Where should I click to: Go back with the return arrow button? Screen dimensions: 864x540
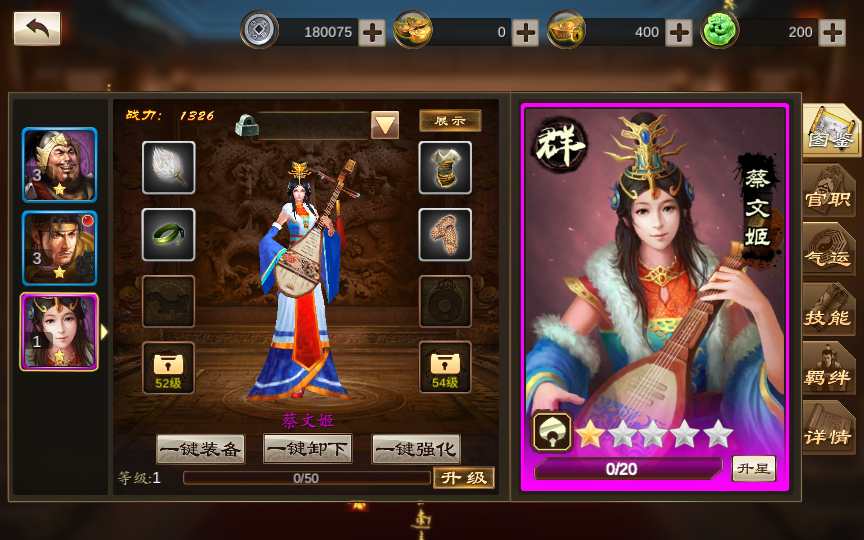pos(37,29)
